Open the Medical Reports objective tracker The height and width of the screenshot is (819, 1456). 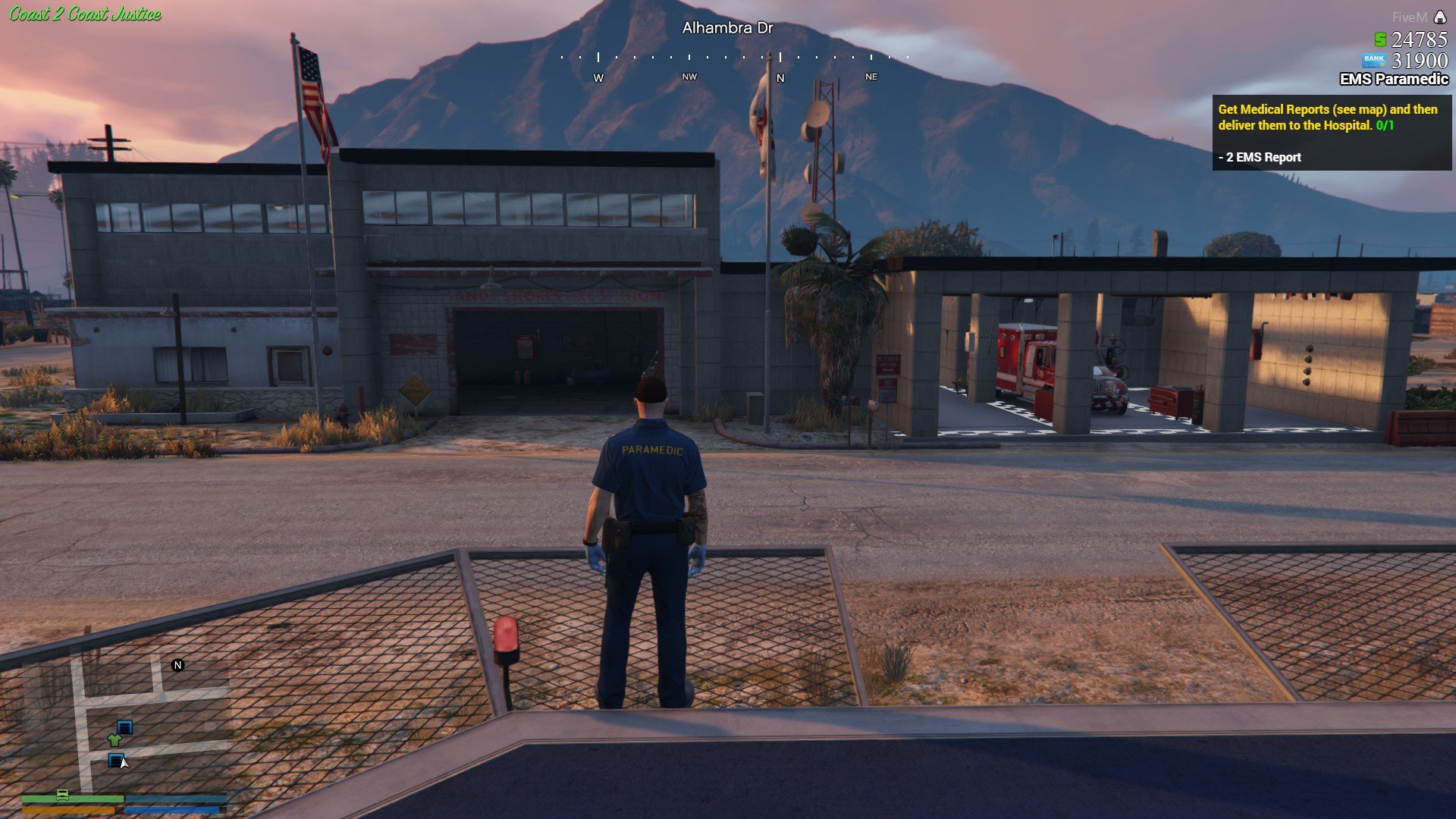1331,133
